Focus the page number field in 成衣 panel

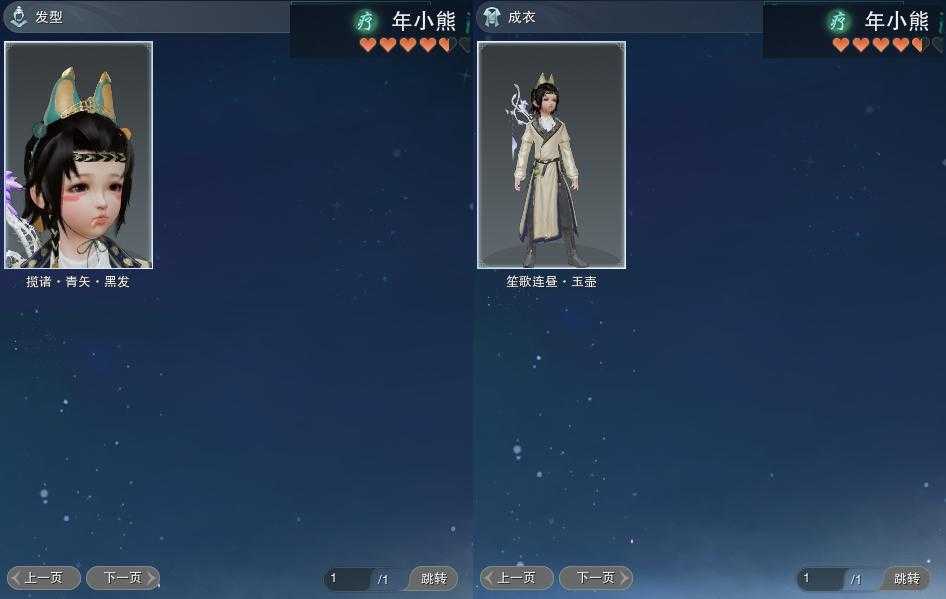coord(820,579)
